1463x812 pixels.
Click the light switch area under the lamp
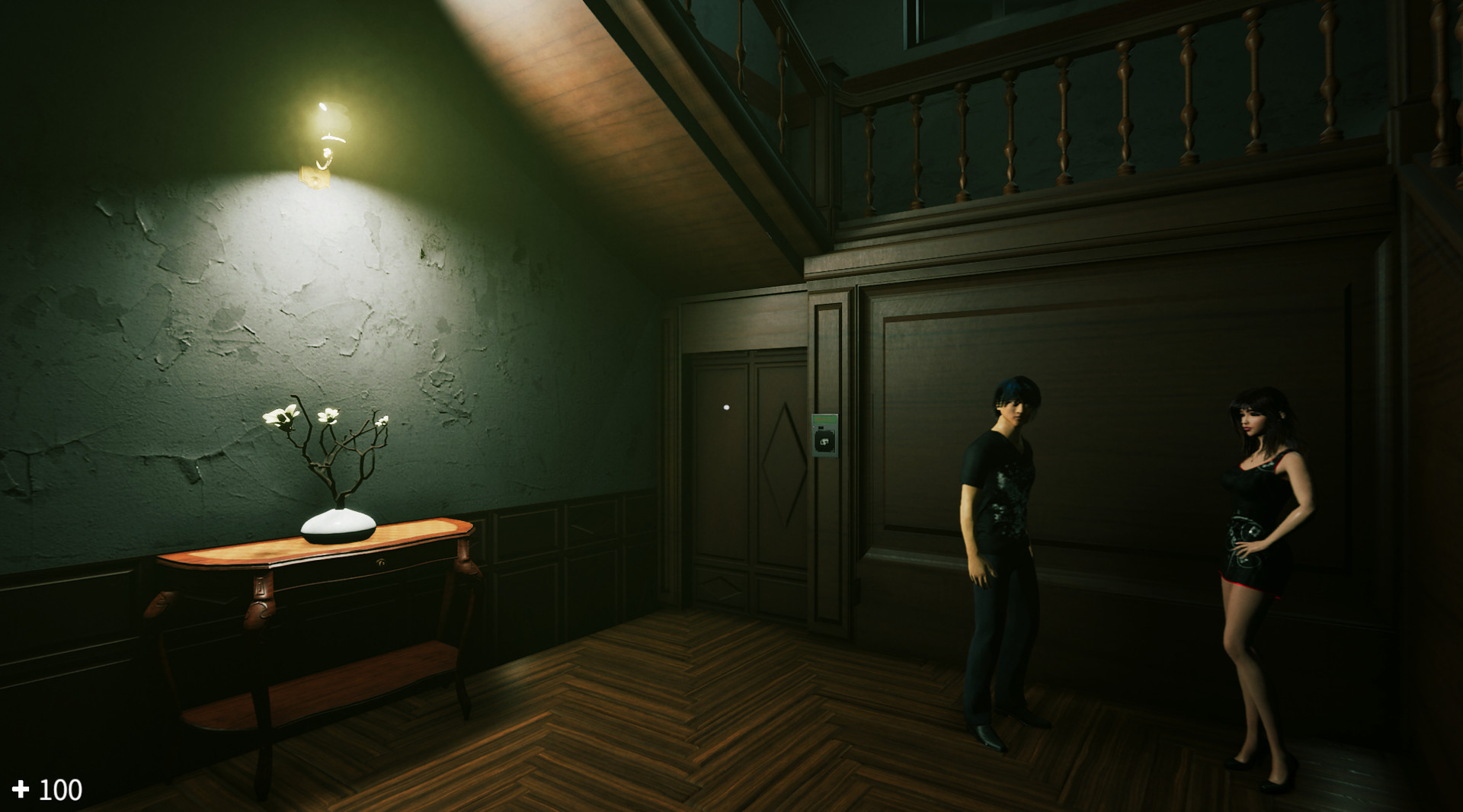(x=313, y=179)
